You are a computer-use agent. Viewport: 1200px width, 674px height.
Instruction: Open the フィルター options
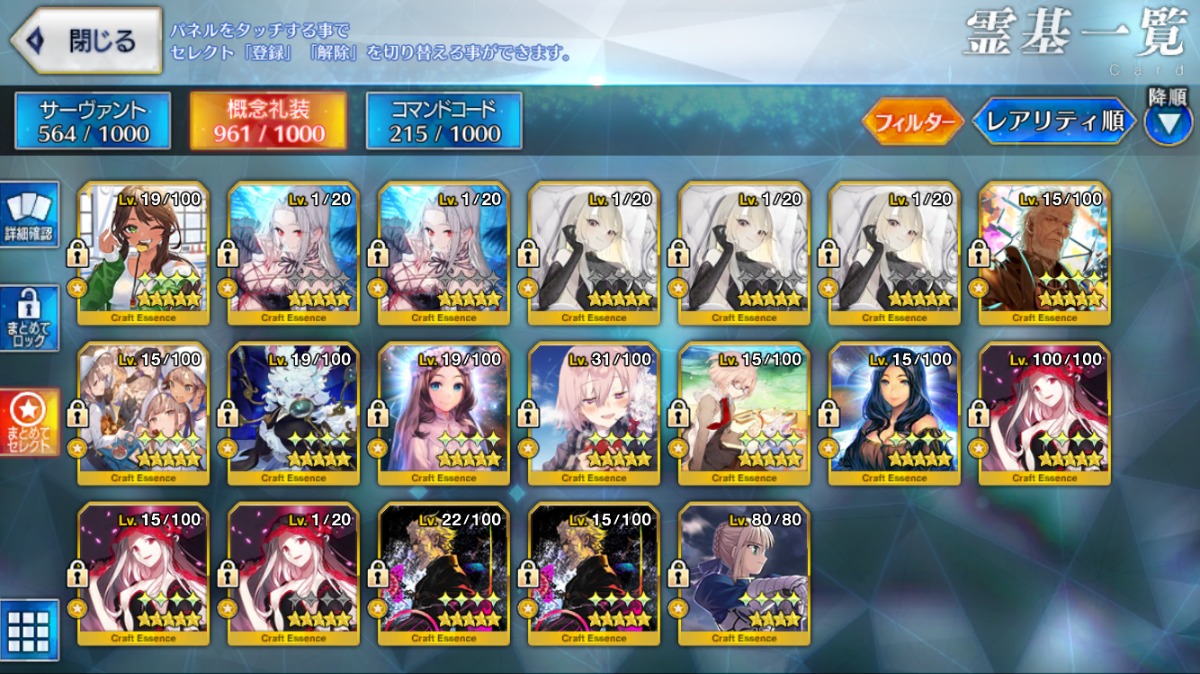point(912,123)
